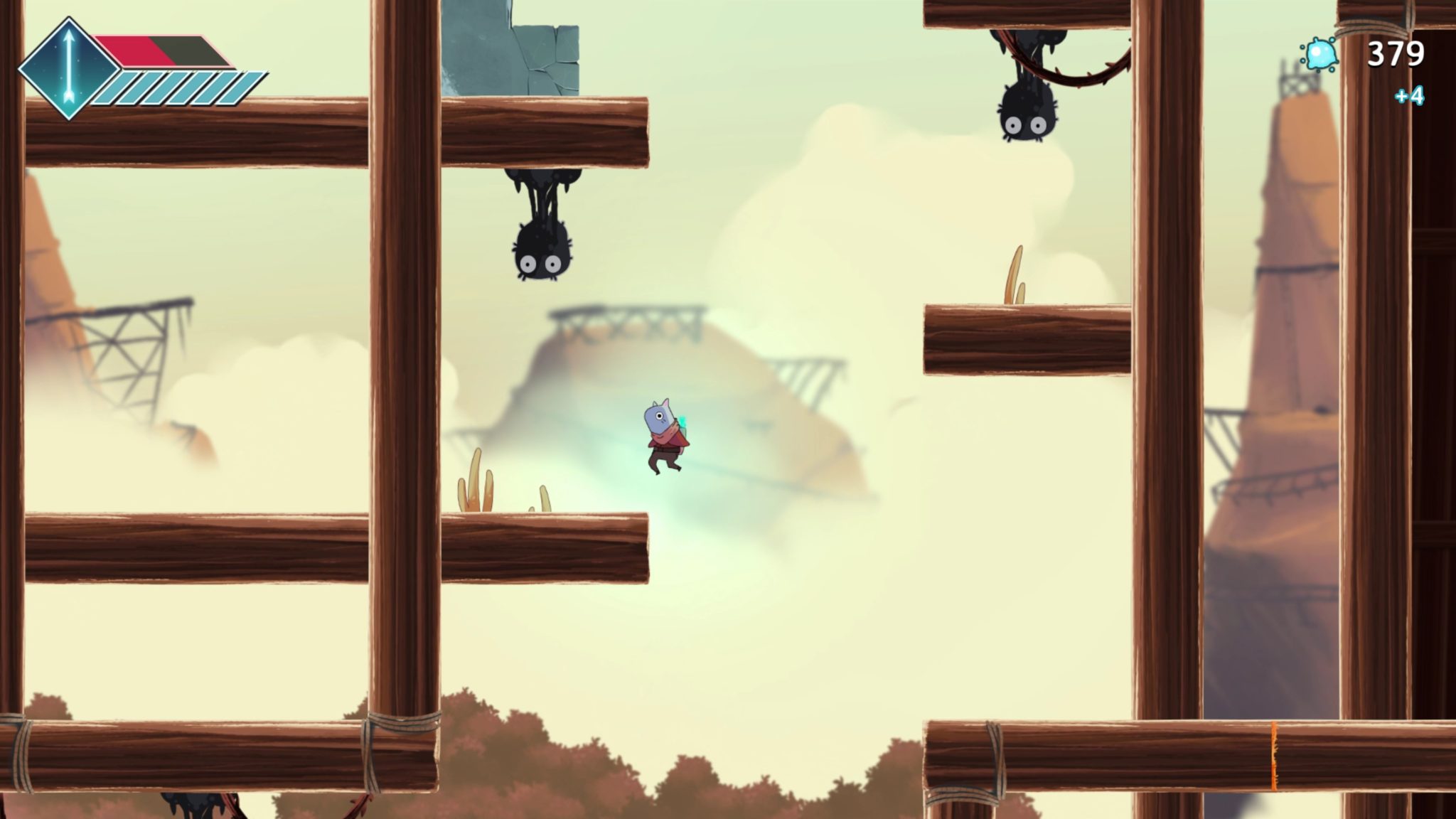The height and width of the screenshot is (819, 1456).
Task: Click the striped stamina gauge below the health bar
Action: pyautogui.click(x=178, y=85)
